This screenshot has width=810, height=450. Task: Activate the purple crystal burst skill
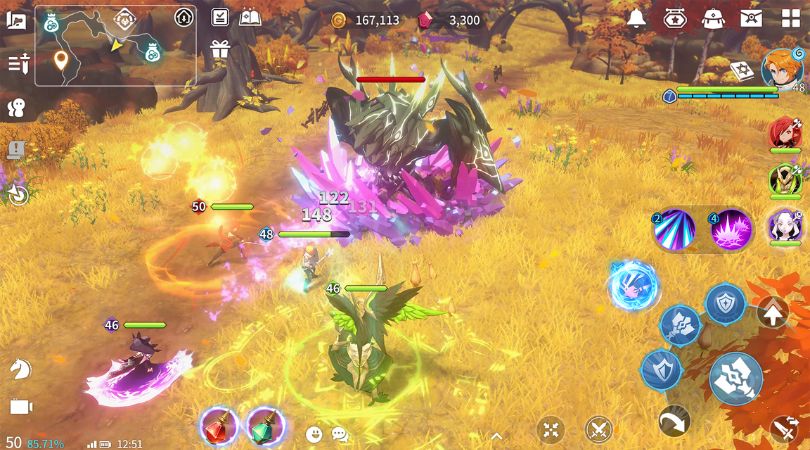click(731, 229)
